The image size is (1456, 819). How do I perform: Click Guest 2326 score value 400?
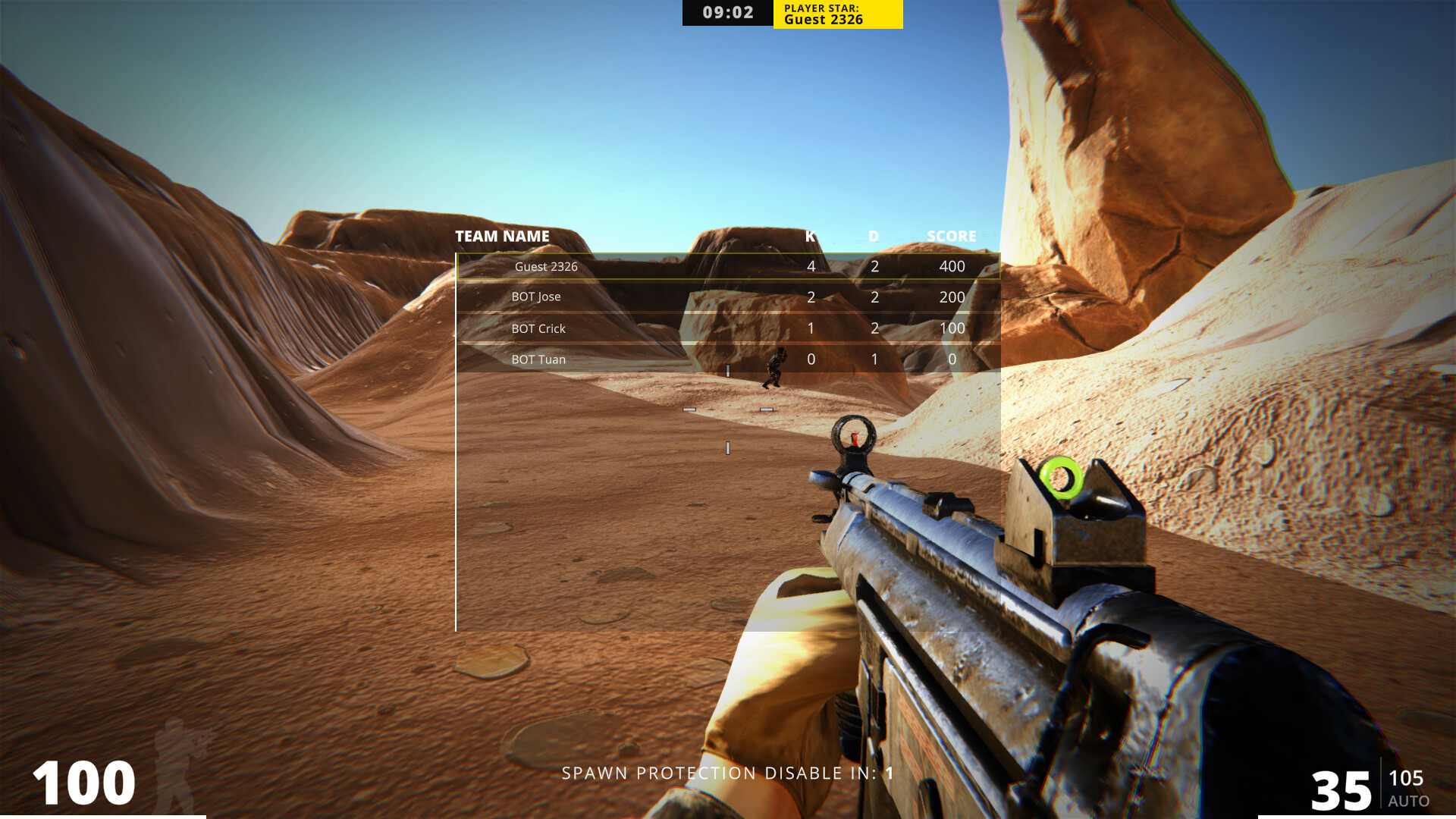[952, 266]
